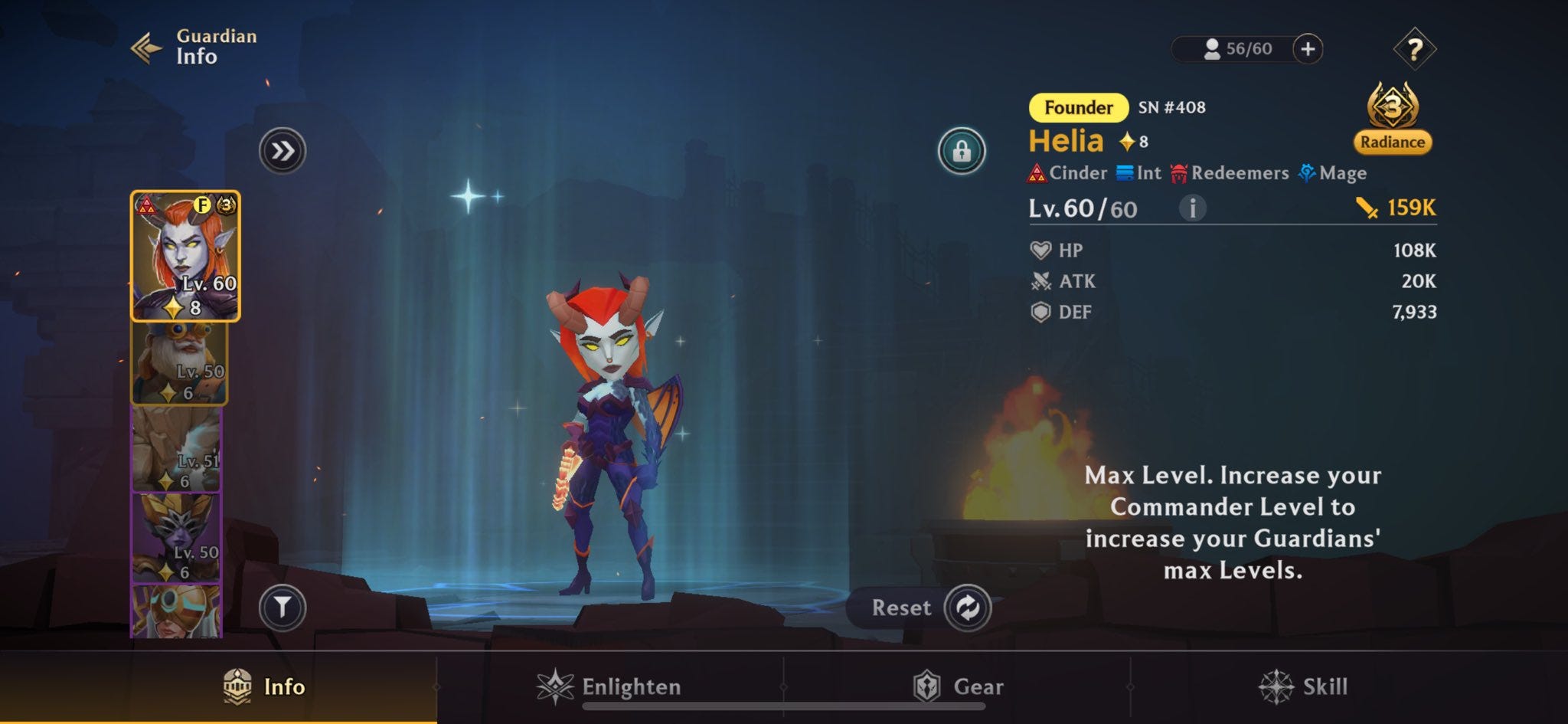The width and height of the screenshot is (1568, 724).
Task: Choose the goggled dwarf Lv. 50 guardian
Action: pos(179,363)
